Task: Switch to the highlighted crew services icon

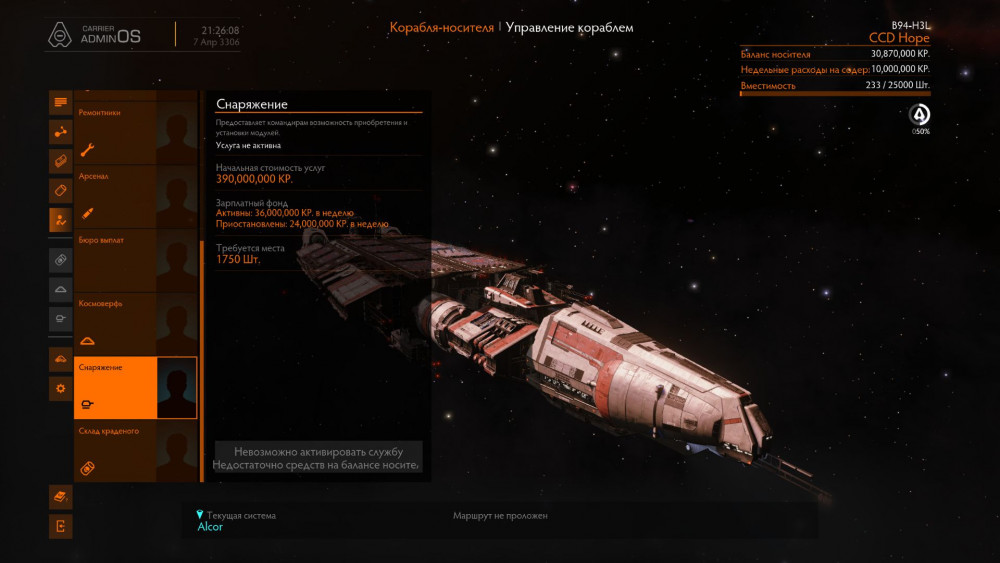Action: 61,219
